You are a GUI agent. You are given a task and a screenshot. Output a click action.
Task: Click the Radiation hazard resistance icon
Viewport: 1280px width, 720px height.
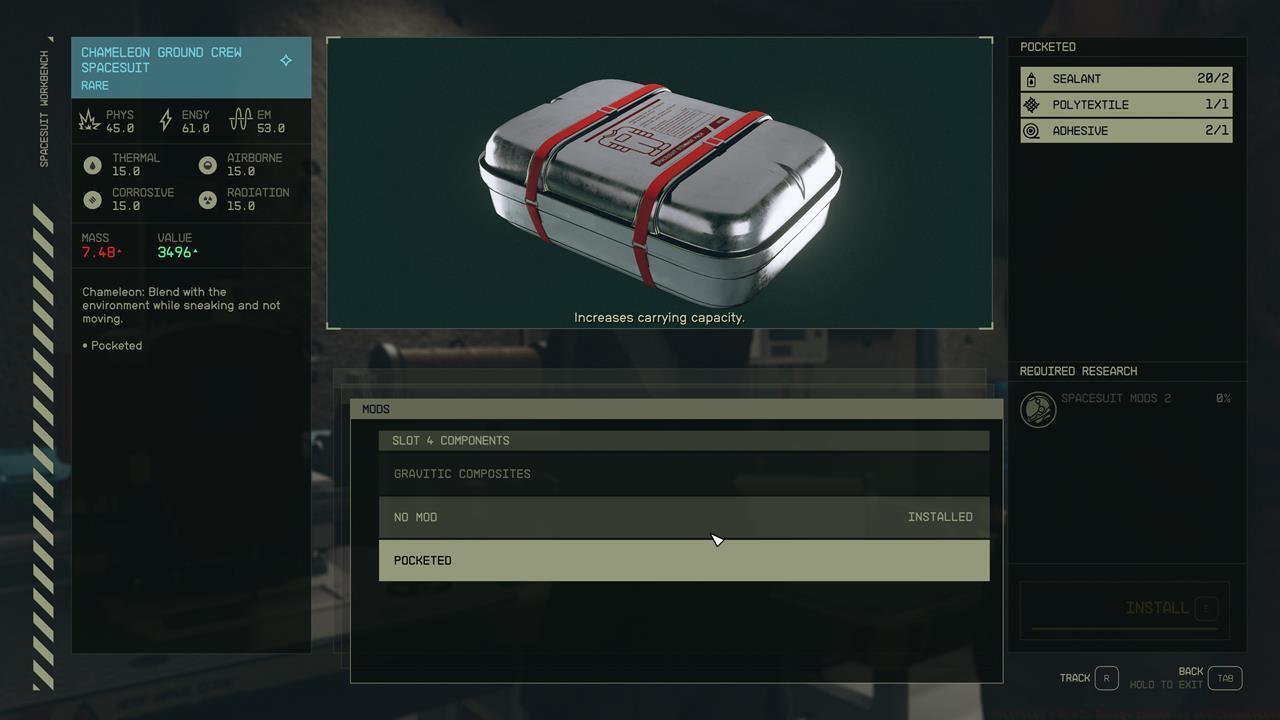207,198
